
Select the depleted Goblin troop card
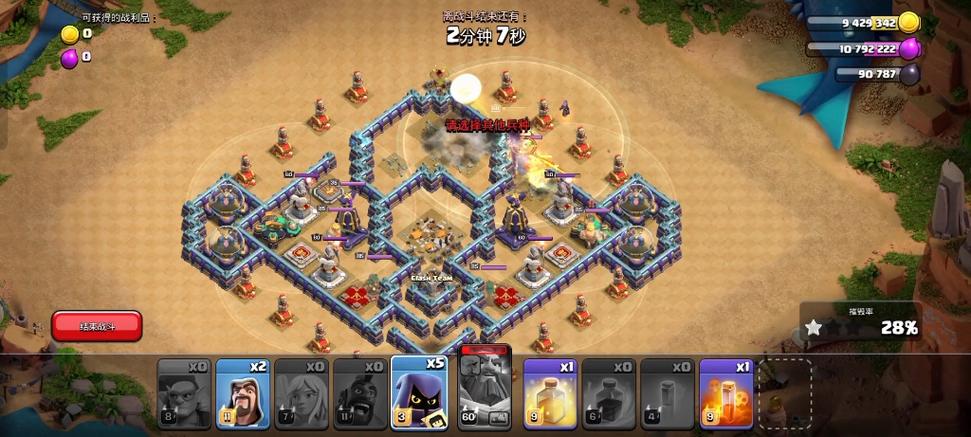tap(184, 393)
